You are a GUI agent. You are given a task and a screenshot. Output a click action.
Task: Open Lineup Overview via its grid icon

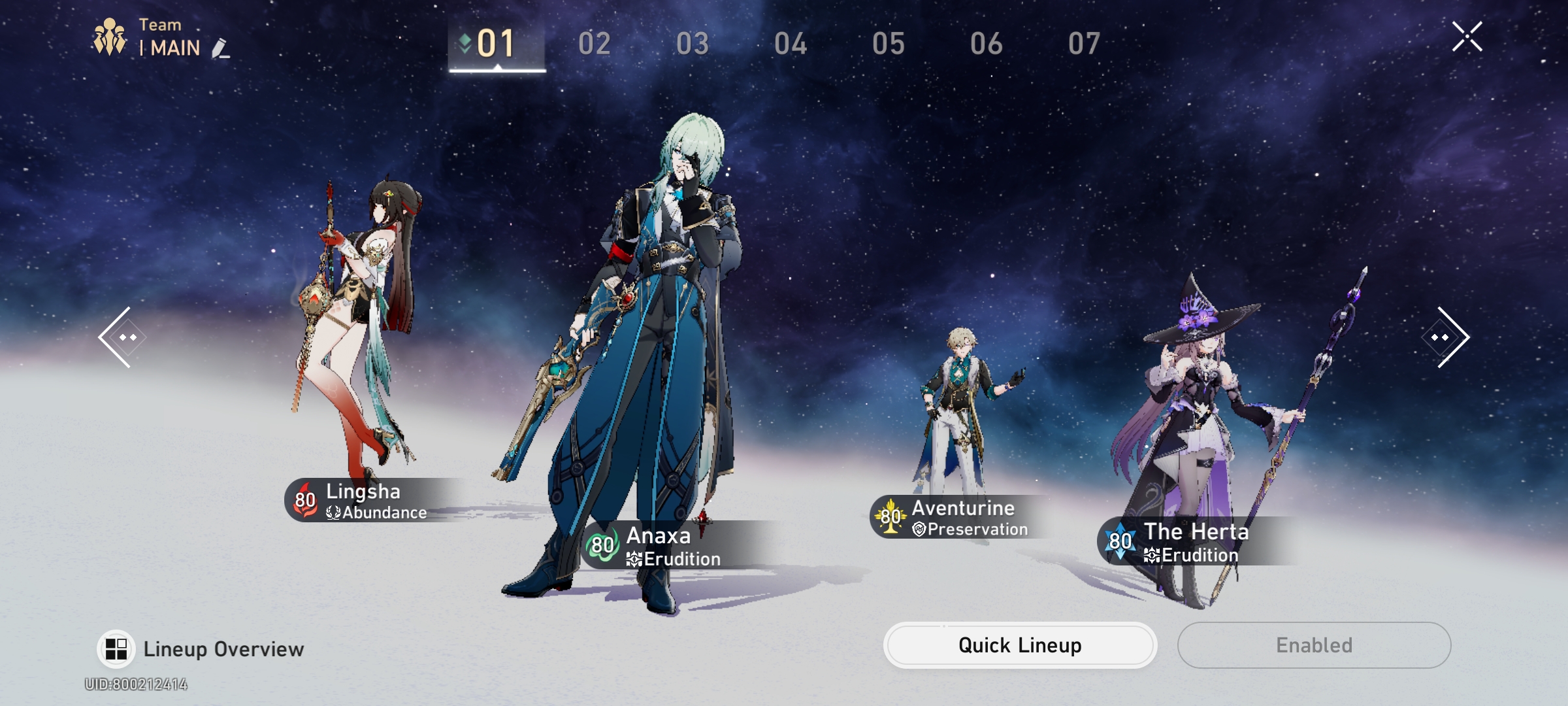pos(115,648)
